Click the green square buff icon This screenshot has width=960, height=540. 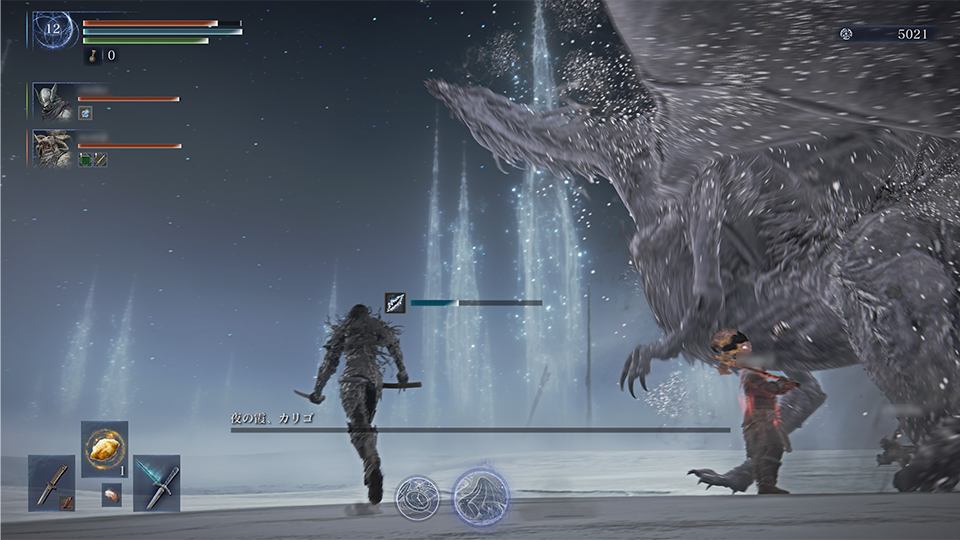[x=86, y=159]
